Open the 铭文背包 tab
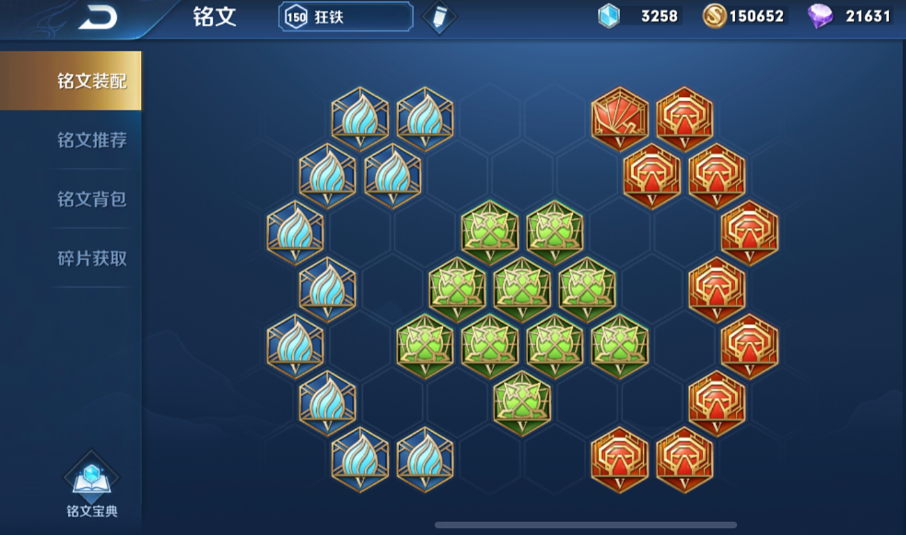 click(91, 199)
